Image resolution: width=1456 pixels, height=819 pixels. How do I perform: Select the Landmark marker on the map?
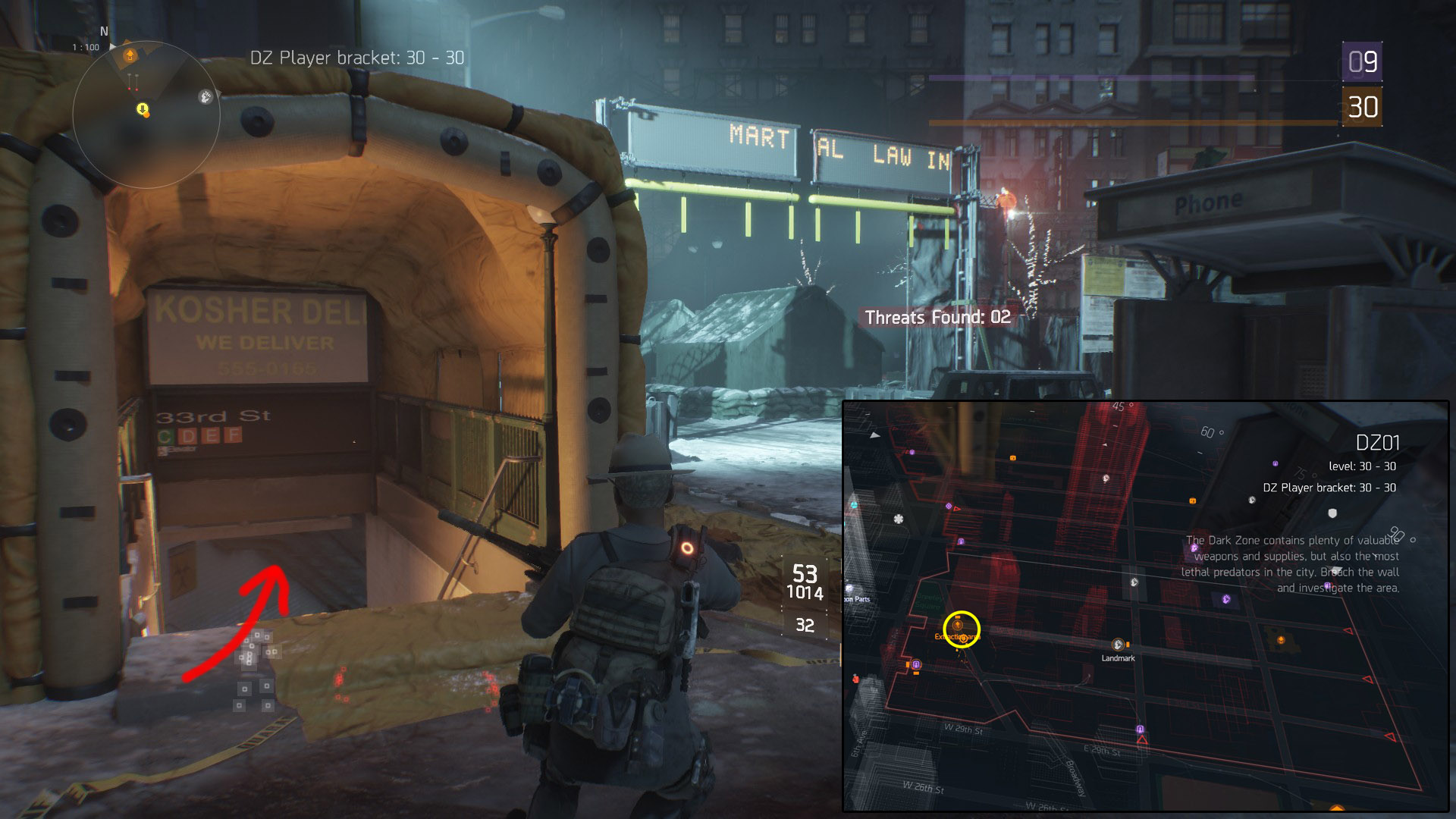(1118, 645)
